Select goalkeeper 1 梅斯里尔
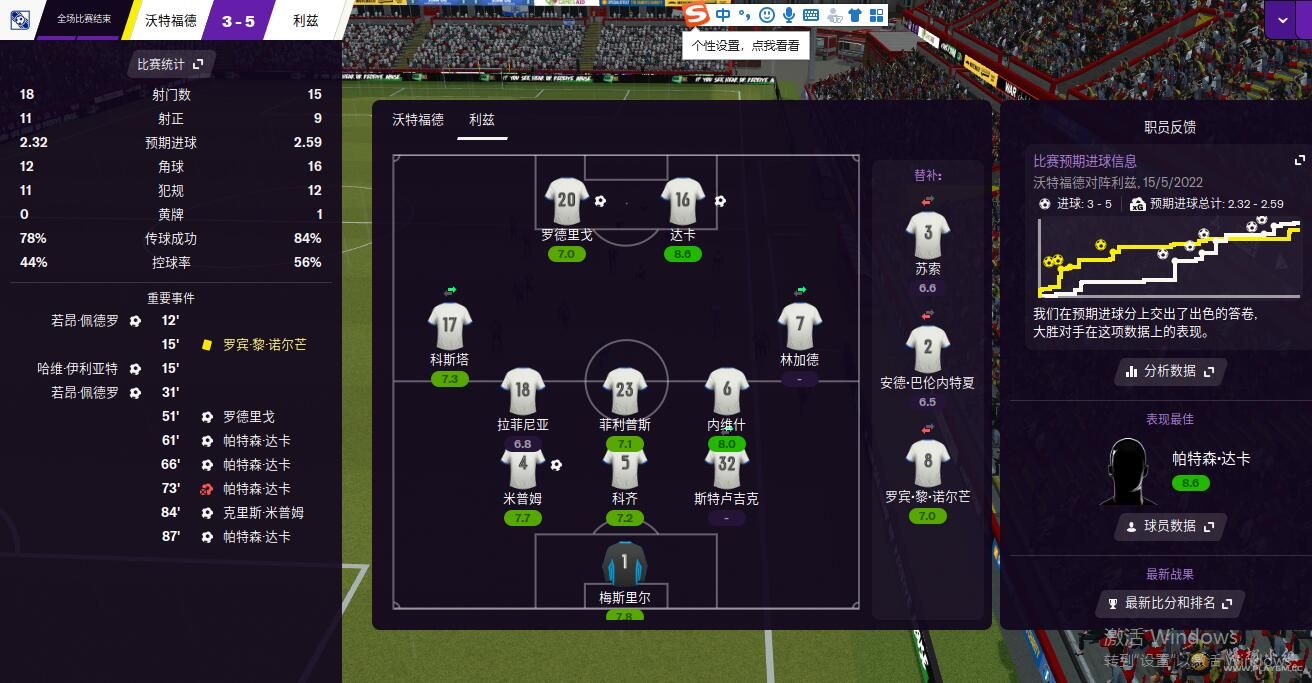 tap(625, 564)
